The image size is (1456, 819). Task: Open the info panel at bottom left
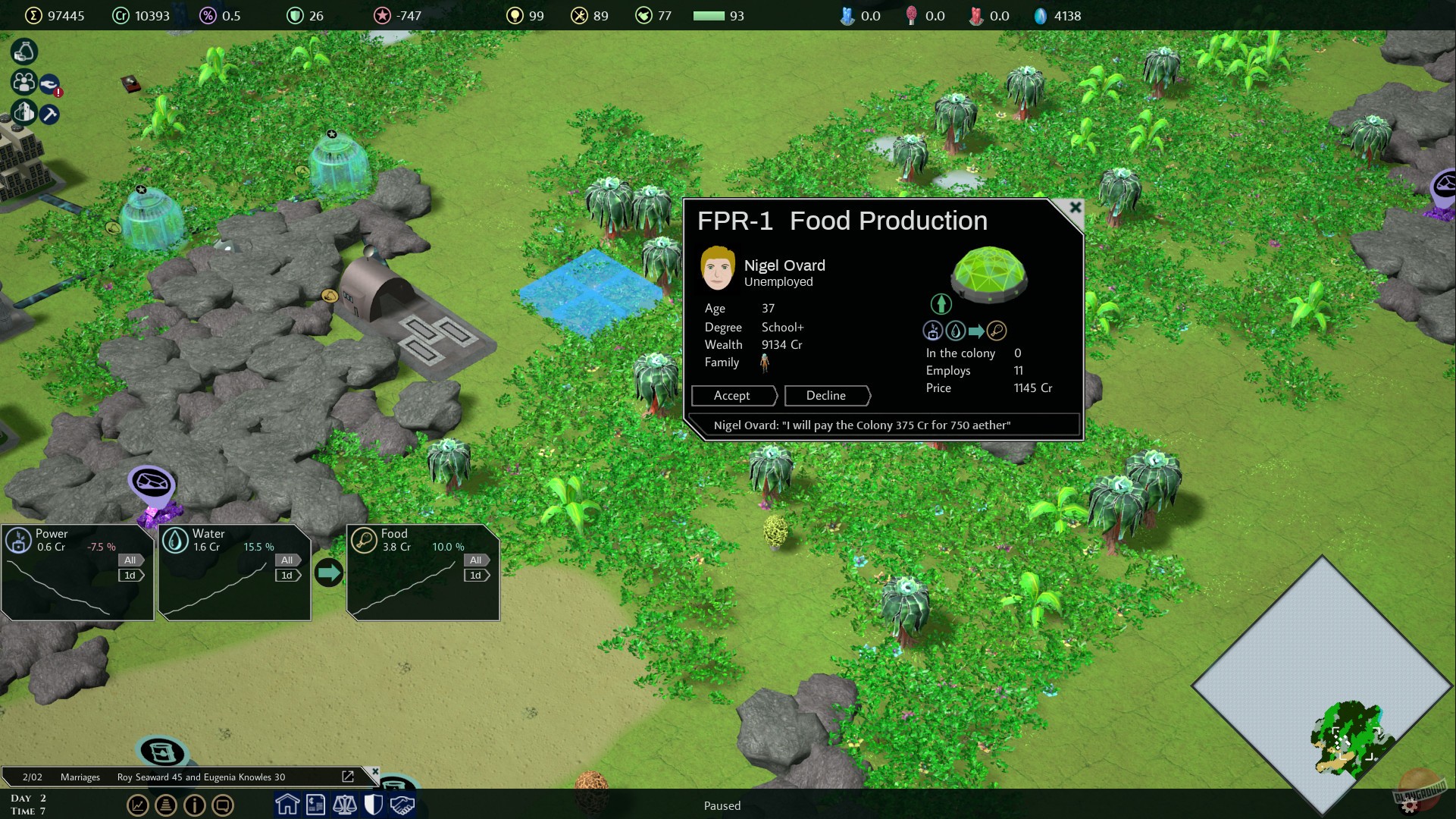tap(194, 805)
